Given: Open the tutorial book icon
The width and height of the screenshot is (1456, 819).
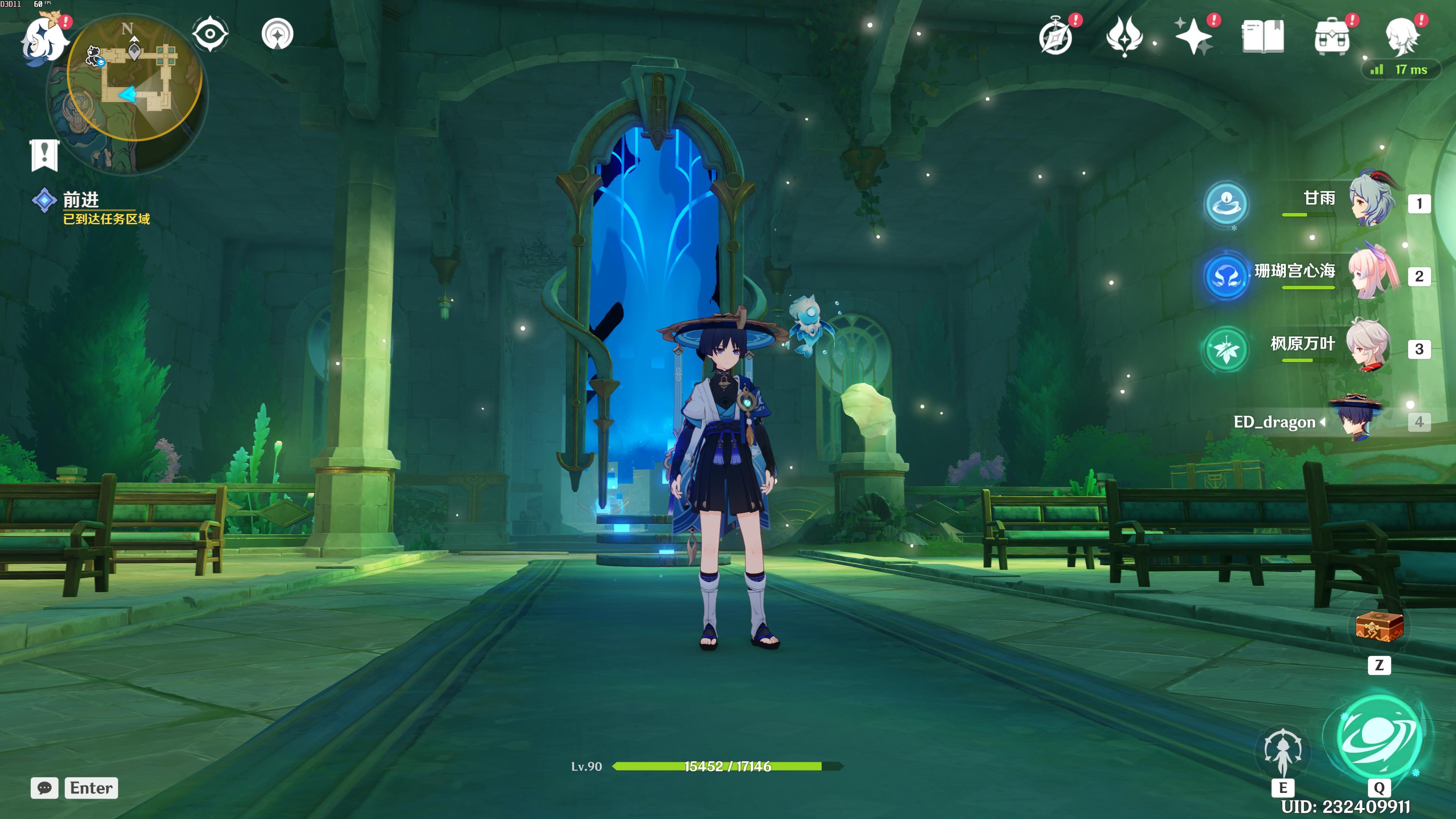Looking at the screenshot, I should (x=1263, y=37).
